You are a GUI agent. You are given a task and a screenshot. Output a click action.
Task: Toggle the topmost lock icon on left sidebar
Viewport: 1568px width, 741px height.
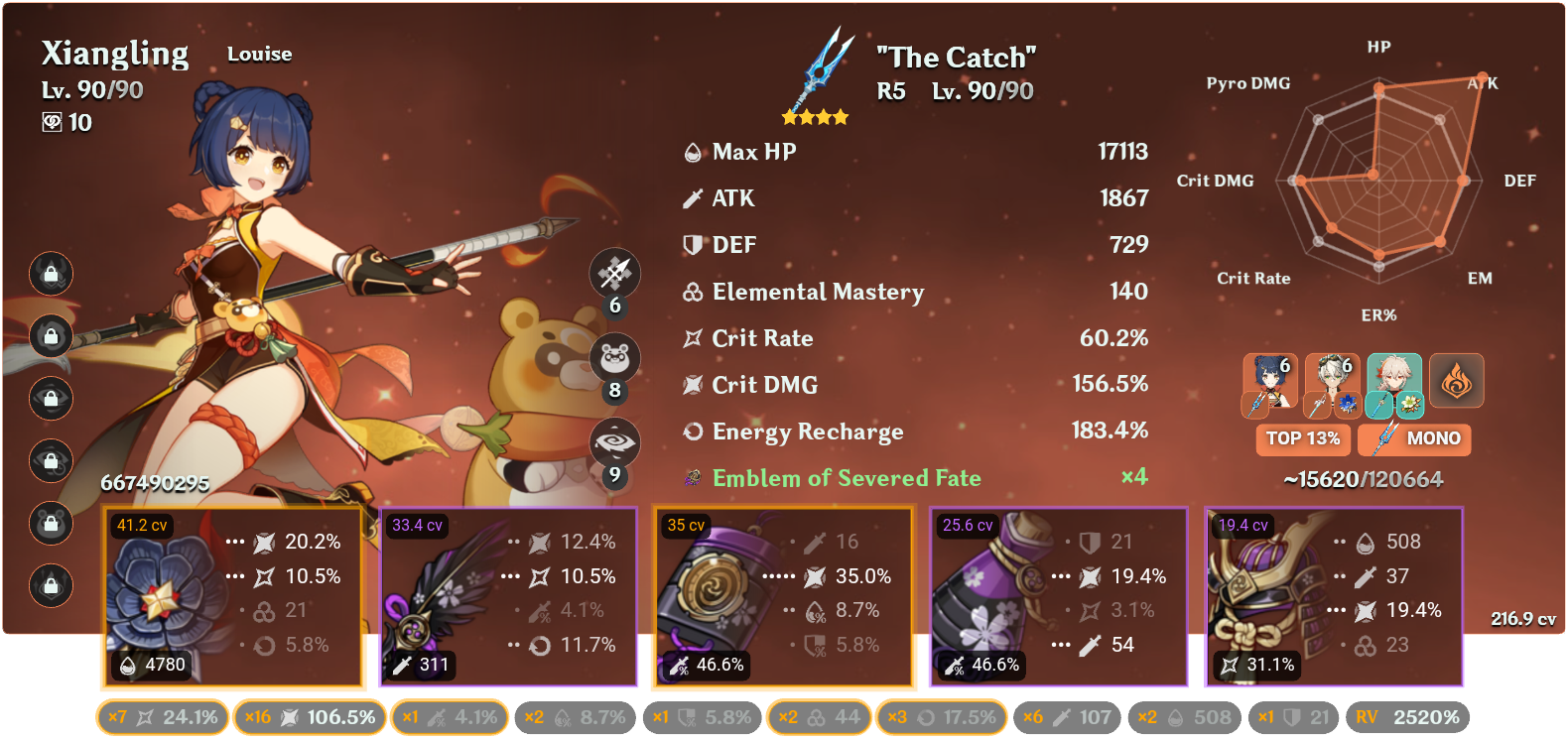pos(51,275)
